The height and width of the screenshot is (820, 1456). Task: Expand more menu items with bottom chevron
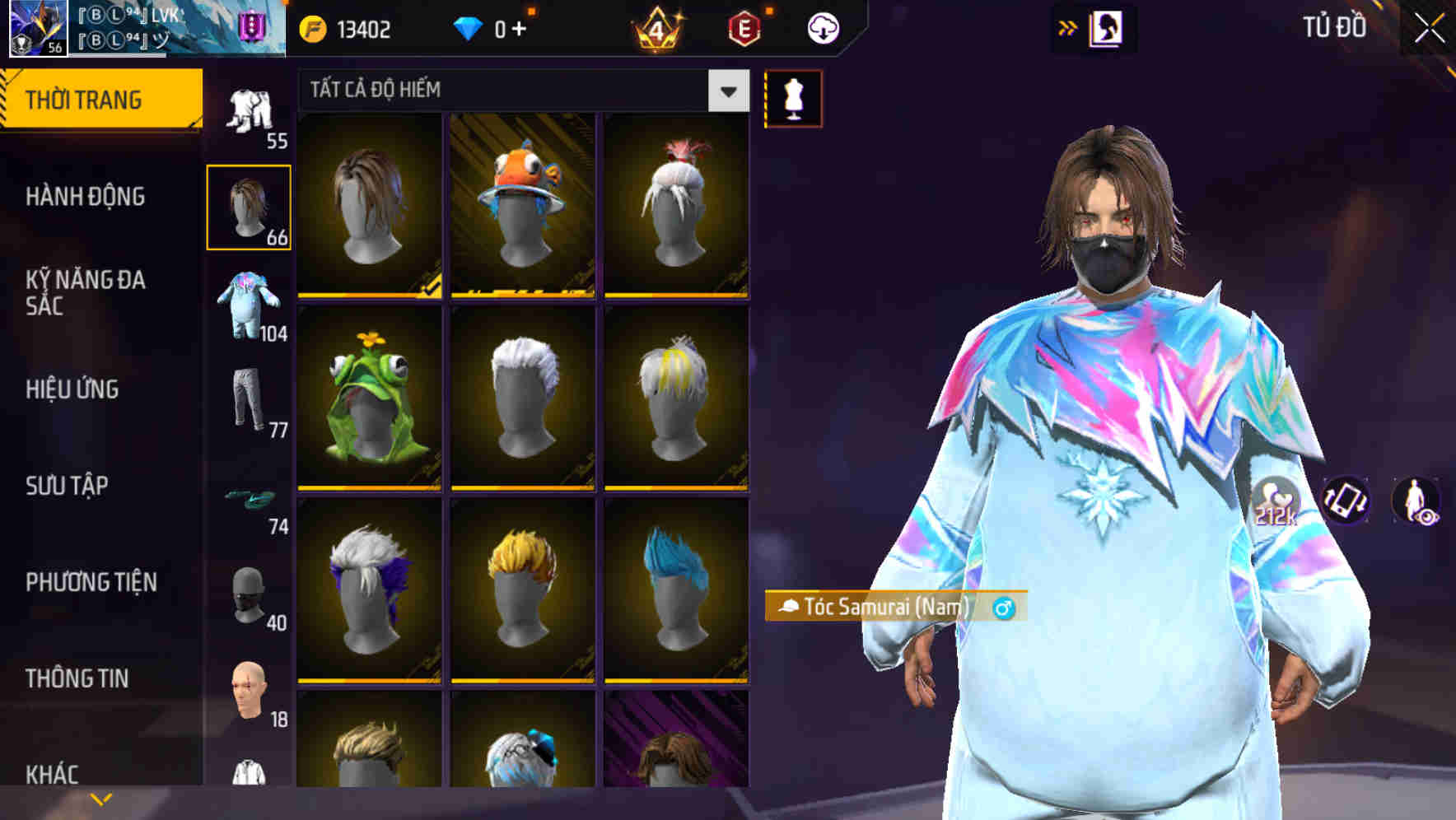click(x=101, y=797)
